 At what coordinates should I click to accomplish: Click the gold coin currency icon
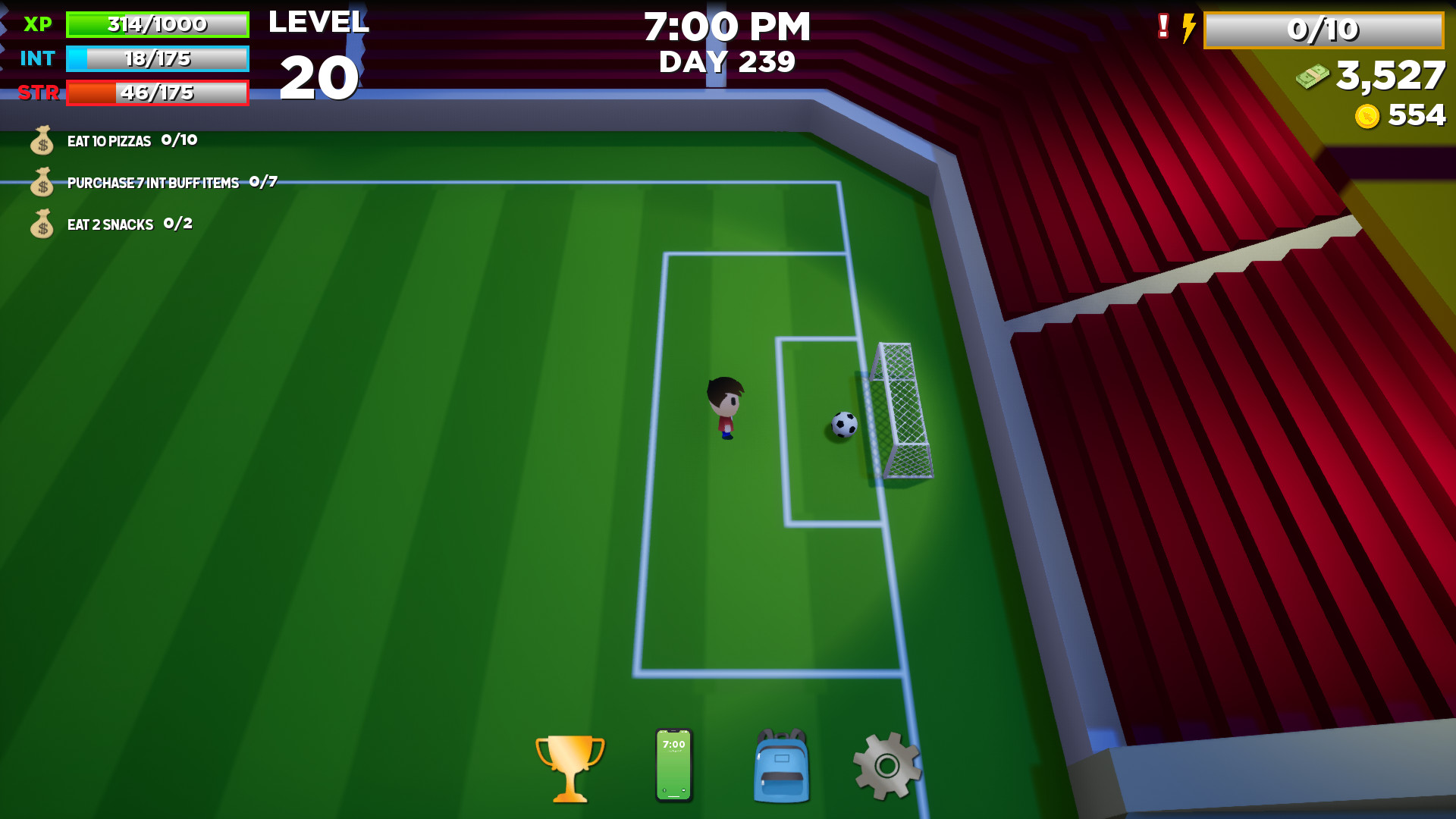(1367, 115)
